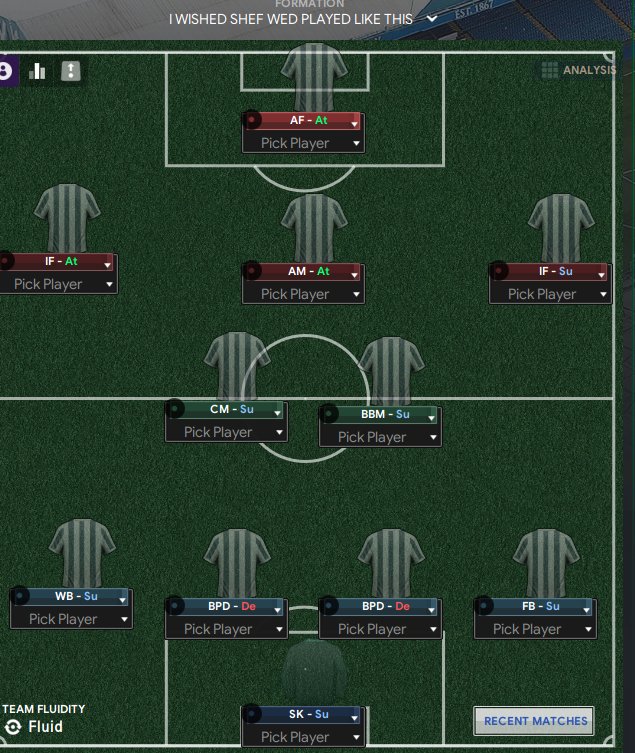Pick a player for the AM slot

point(303,294)
